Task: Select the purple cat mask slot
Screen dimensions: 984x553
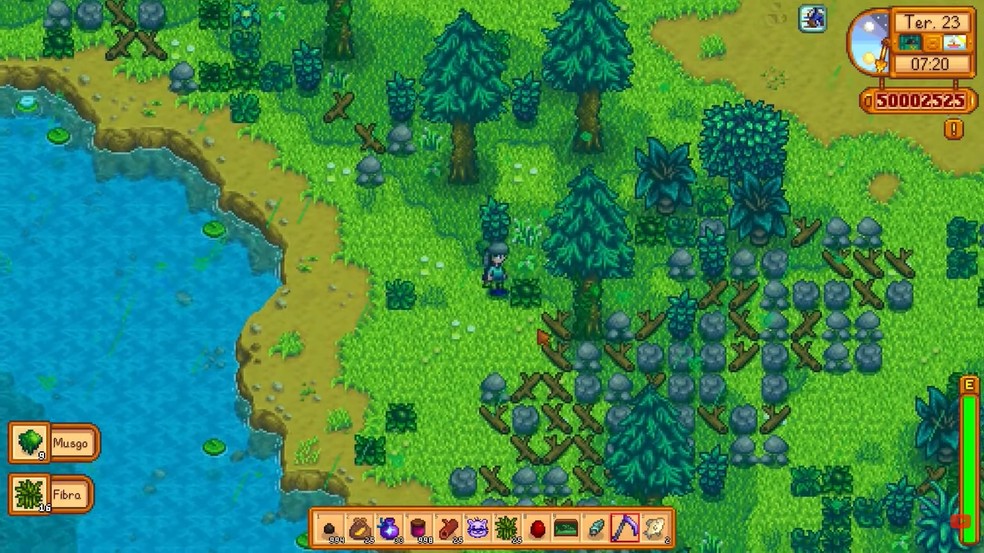Action: pyautogui.click(x=478, y=528)
